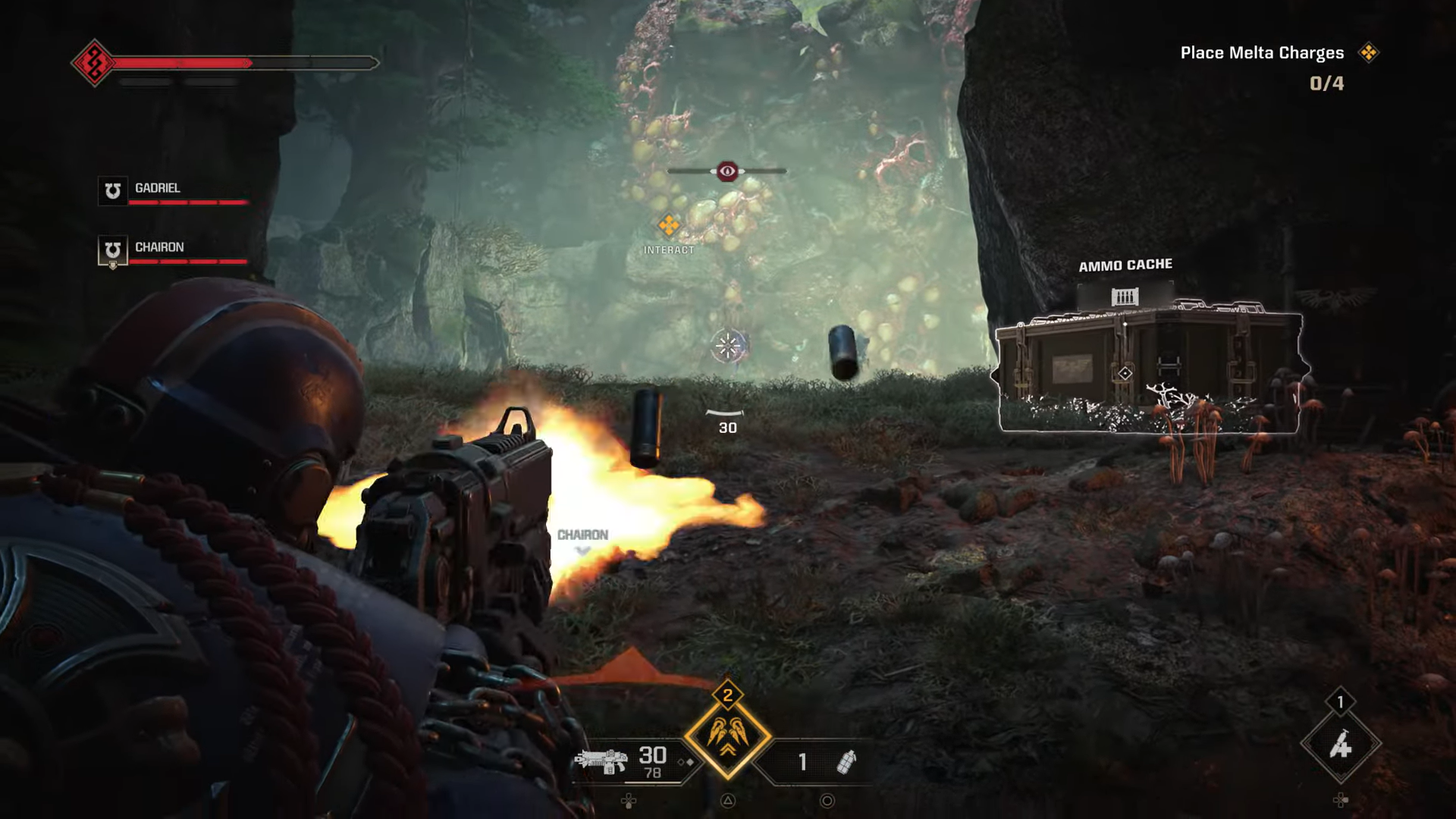Click the red armor emblem beside health bar
Screen dimensions: 1456x819
(94, 63)
